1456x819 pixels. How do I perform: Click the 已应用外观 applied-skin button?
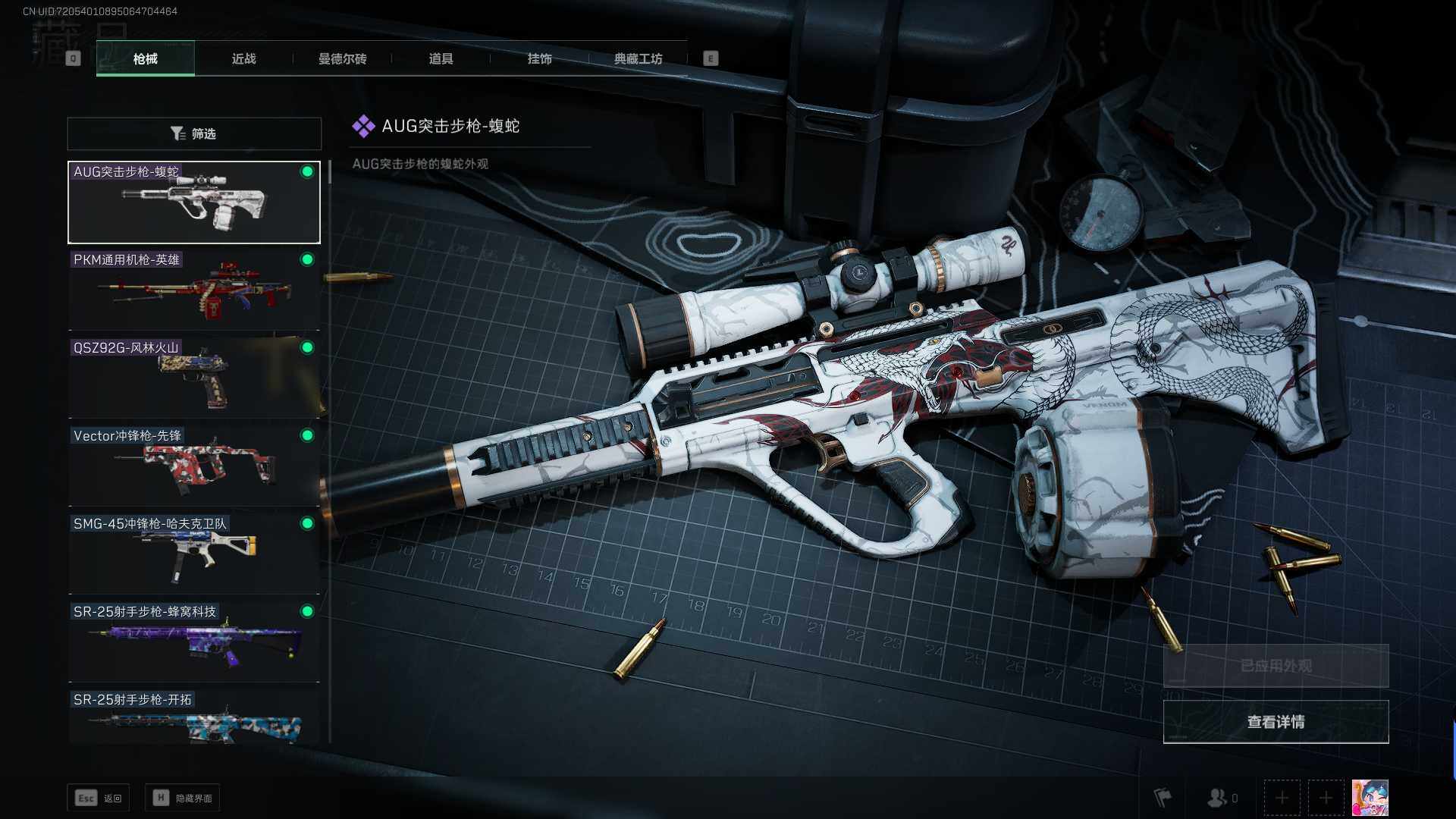point(1276,666)
